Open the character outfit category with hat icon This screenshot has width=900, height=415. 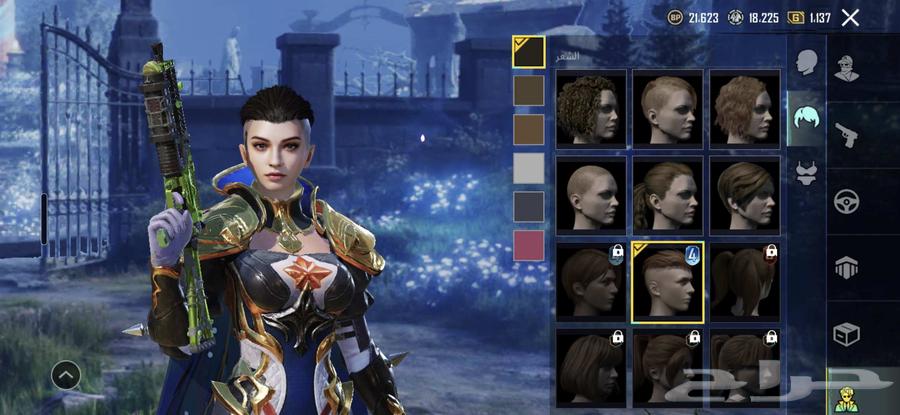pyautogui.click(x=847, y=69)
